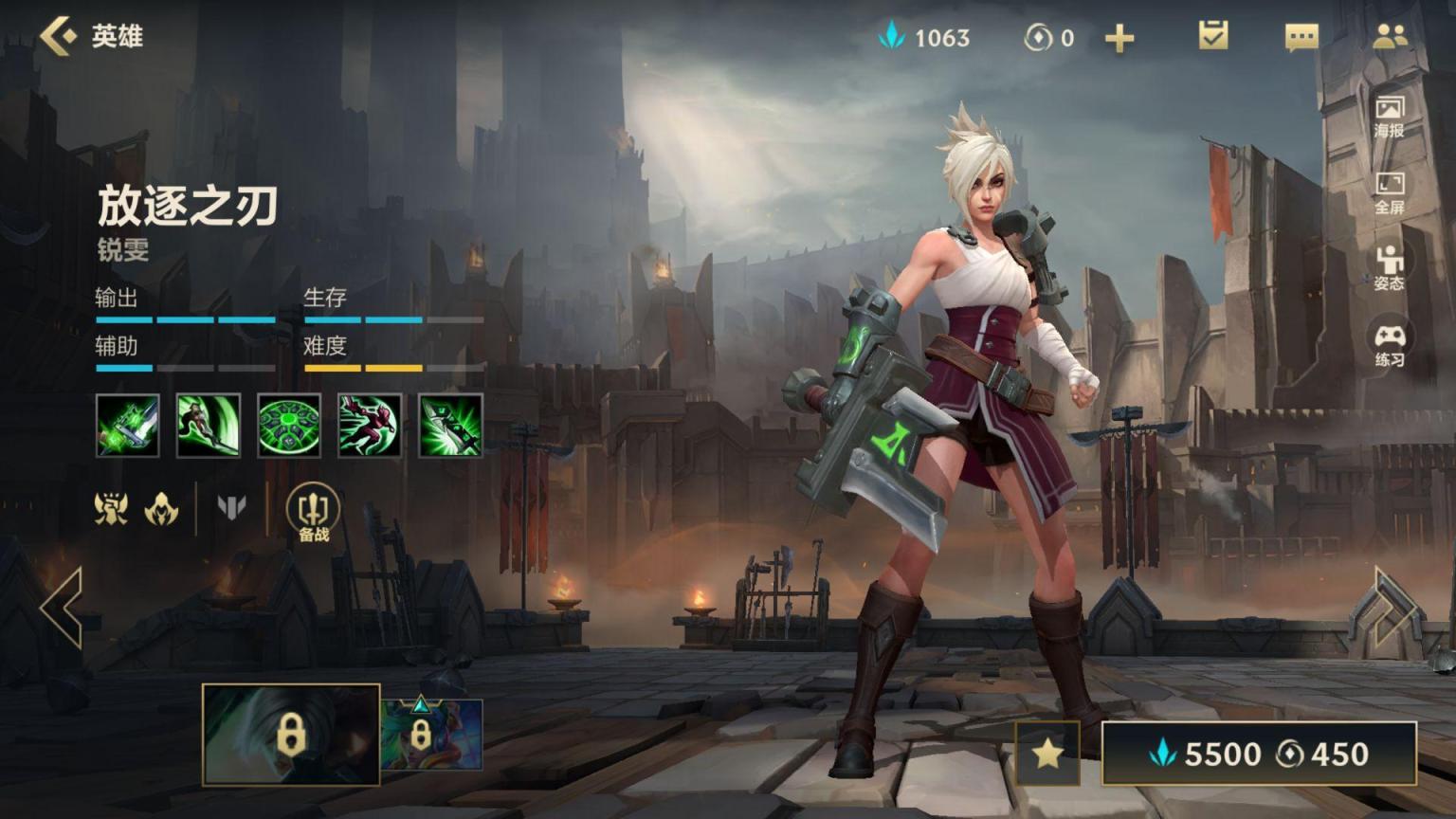Image resolution: width=1456 pixels, height=819 pixels.
Task: Select the sword slash ability icon
Action: tap(209, 426)
